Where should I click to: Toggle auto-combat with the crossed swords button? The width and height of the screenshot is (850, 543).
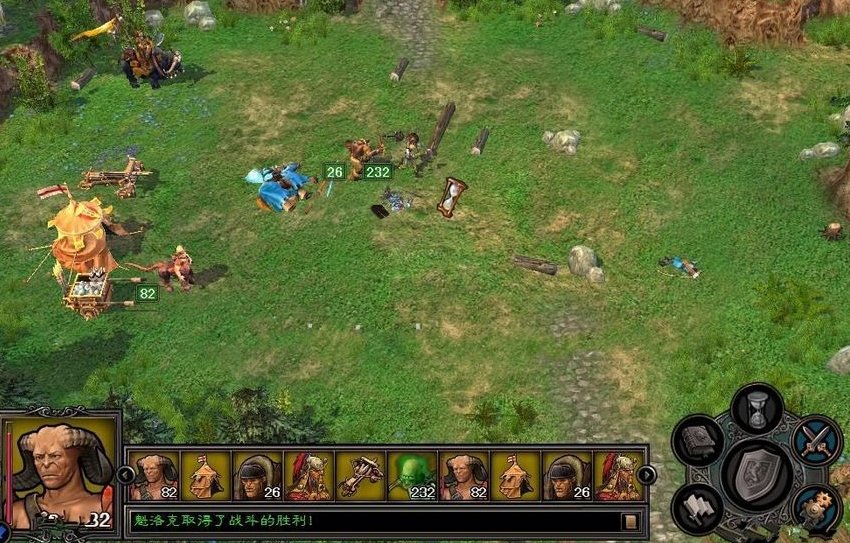tap(815, 440)
